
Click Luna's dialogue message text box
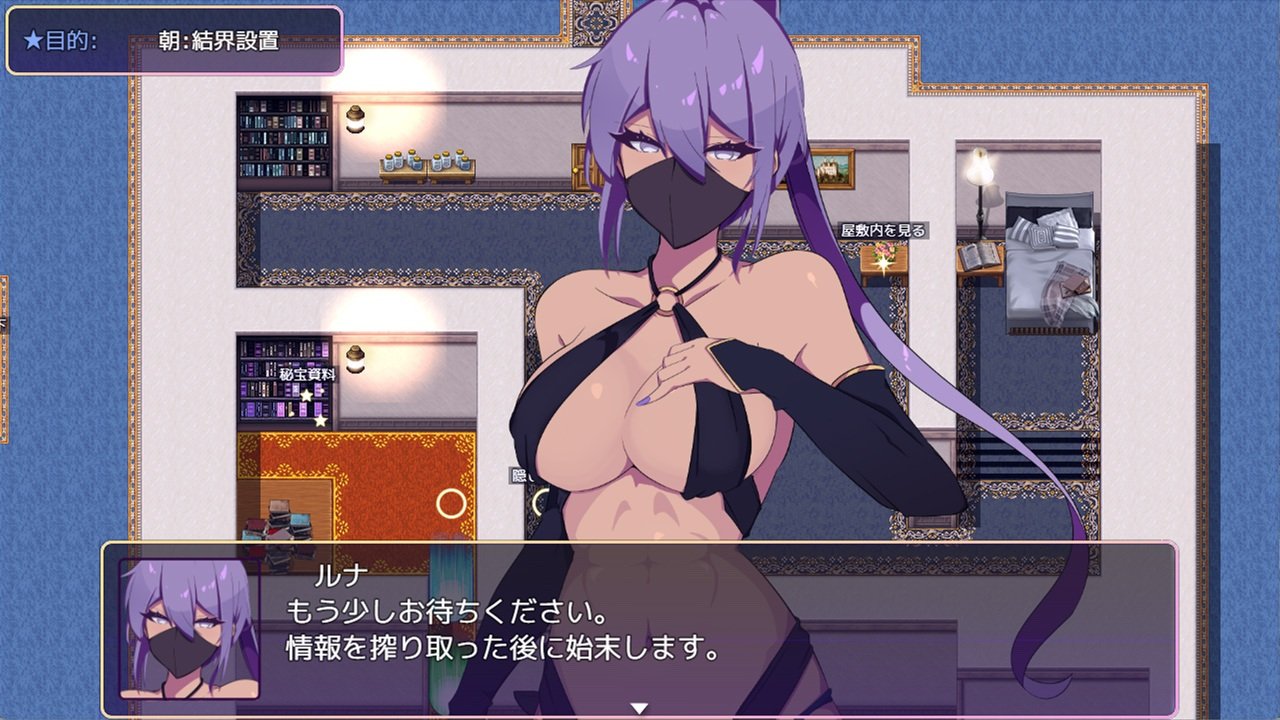click(640, 629)
